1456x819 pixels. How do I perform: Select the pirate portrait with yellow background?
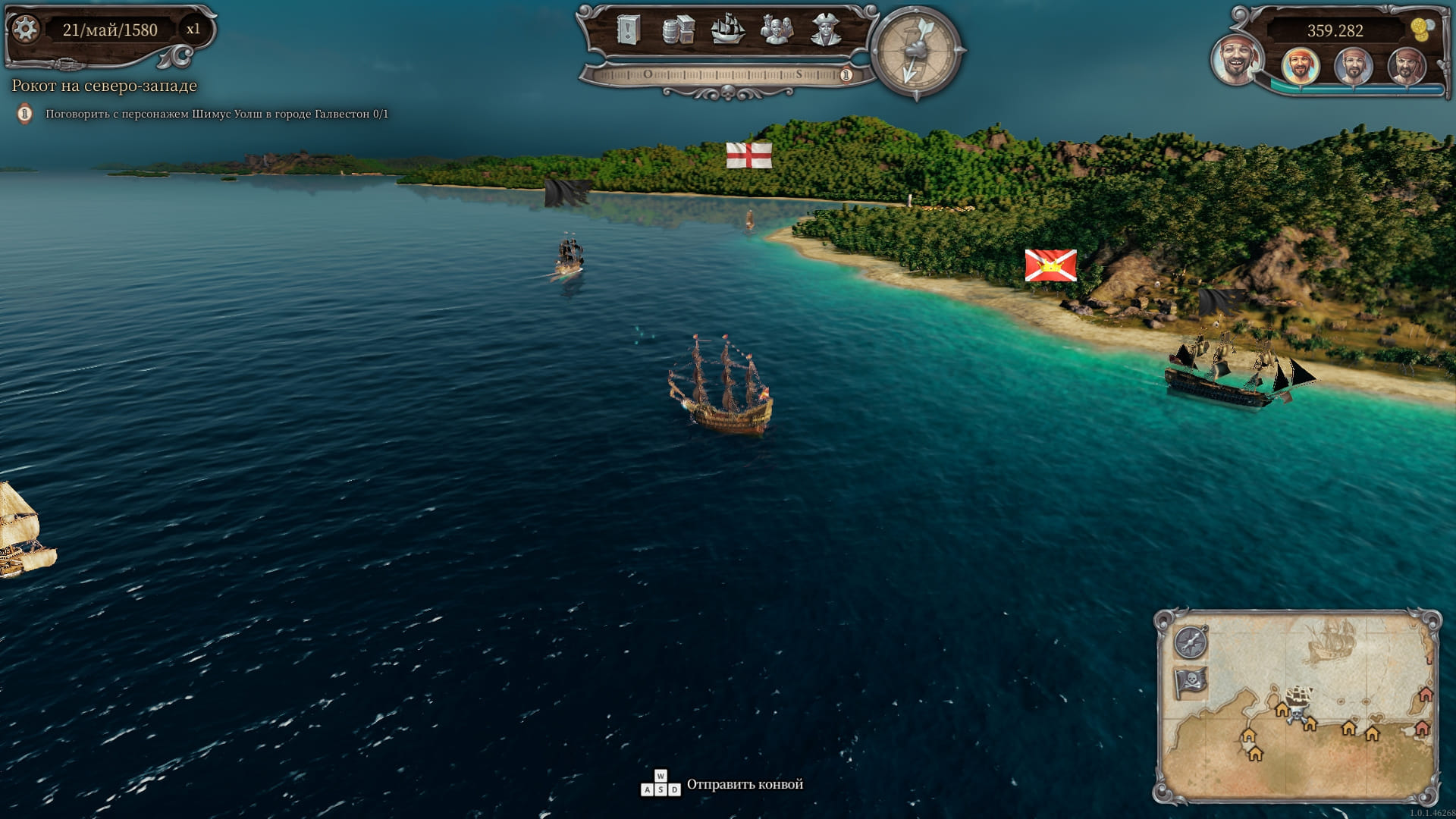[x=1301, y=66]
